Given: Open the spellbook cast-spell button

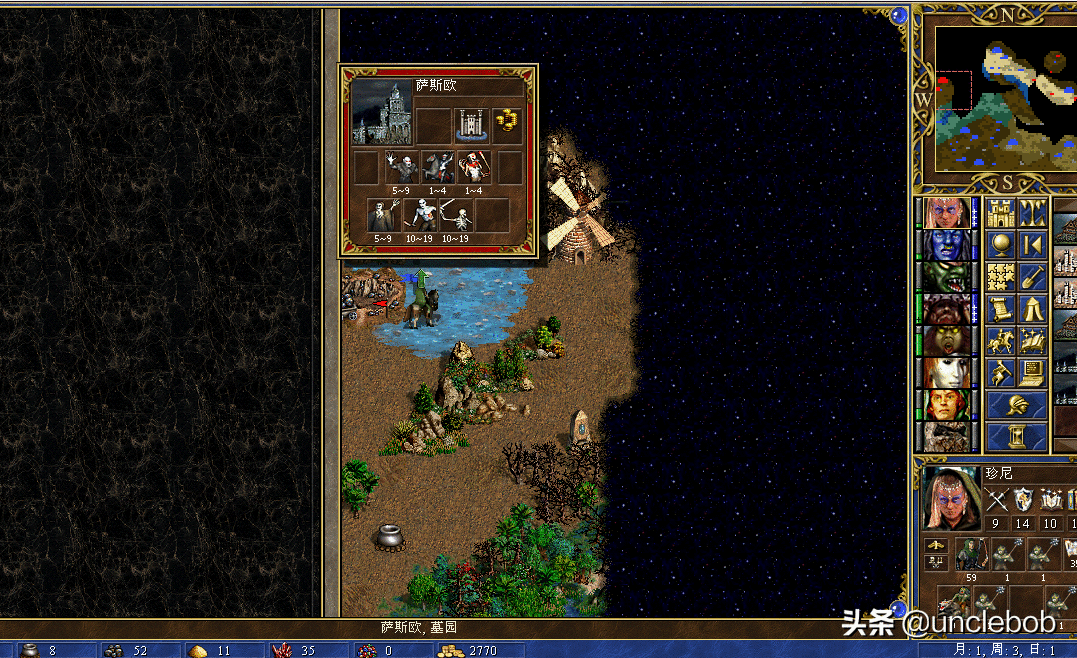Looking at the screenshot, I should (1033, 341).
